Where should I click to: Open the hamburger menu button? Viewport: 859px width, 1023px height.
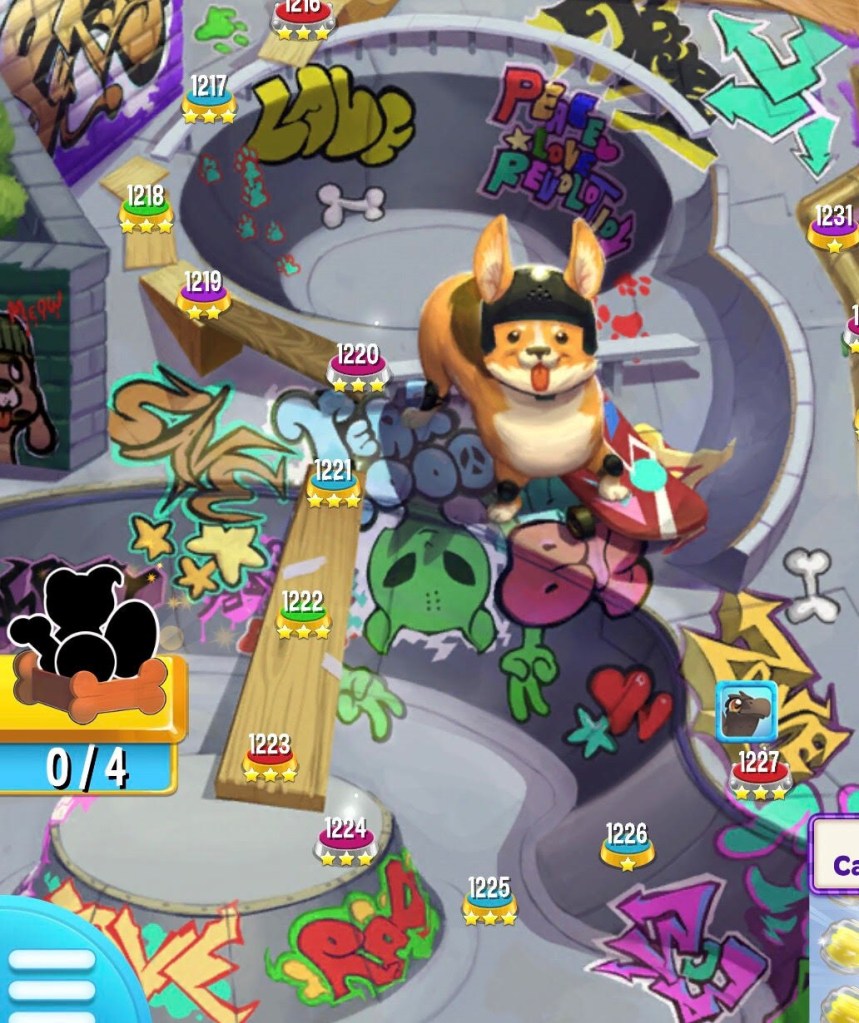tap(50, 974)
